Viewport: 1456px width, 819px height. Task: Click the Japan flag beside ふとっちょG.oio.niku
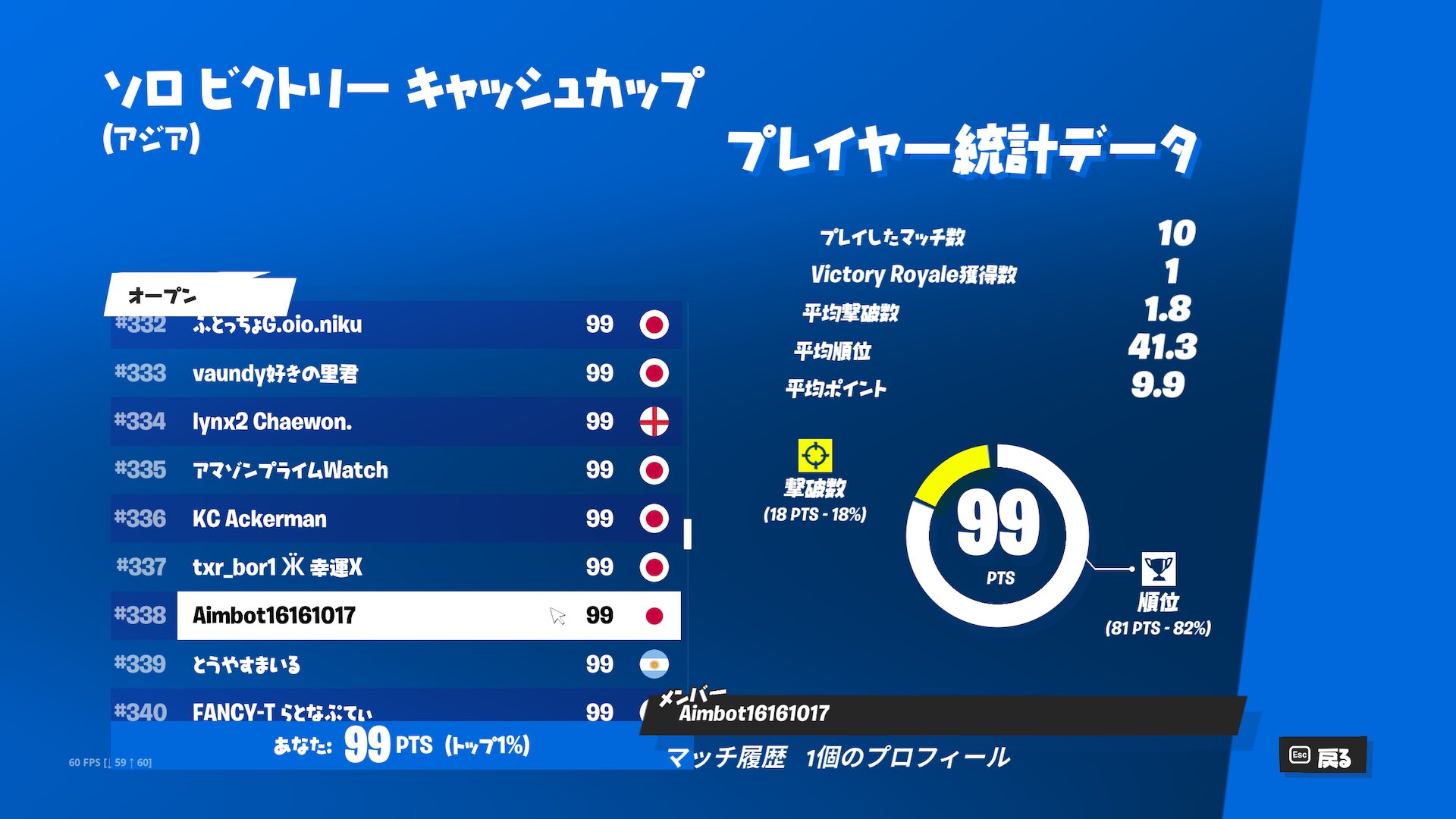click(x=654, y=325)
